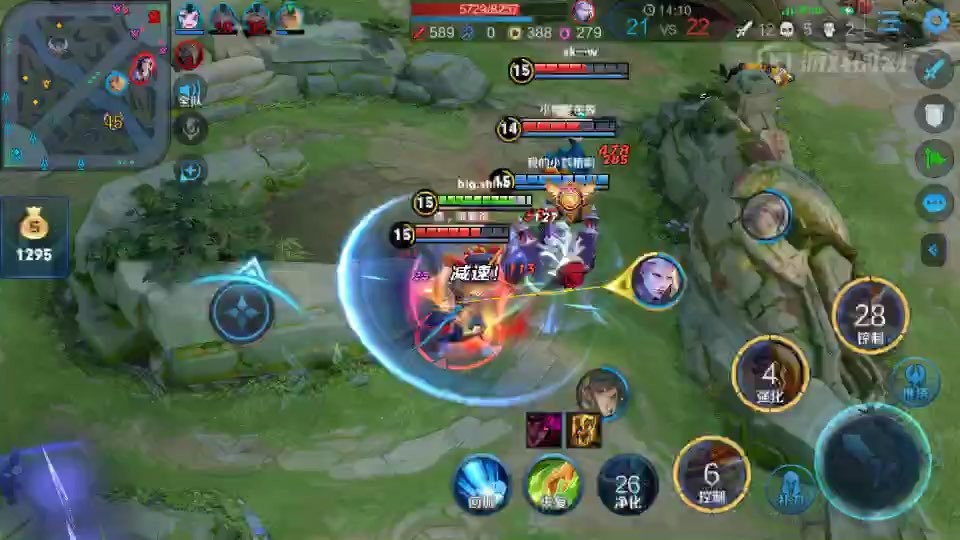Toggle the team voice speaker button
The width and height of the screenshot is (960, 540).
pos(190,92)
